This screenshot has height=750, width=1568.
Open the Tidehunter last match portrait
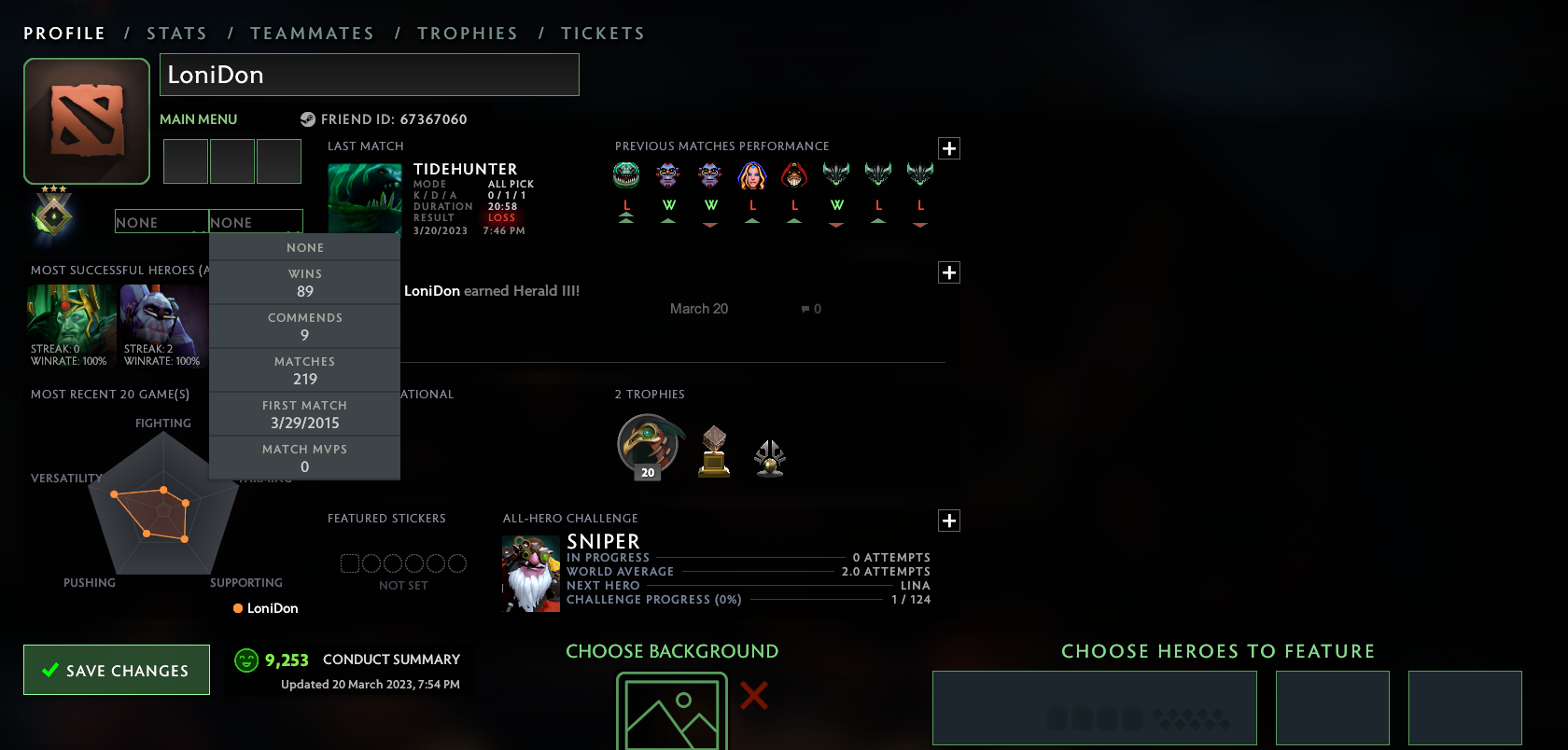coord(364,196)
